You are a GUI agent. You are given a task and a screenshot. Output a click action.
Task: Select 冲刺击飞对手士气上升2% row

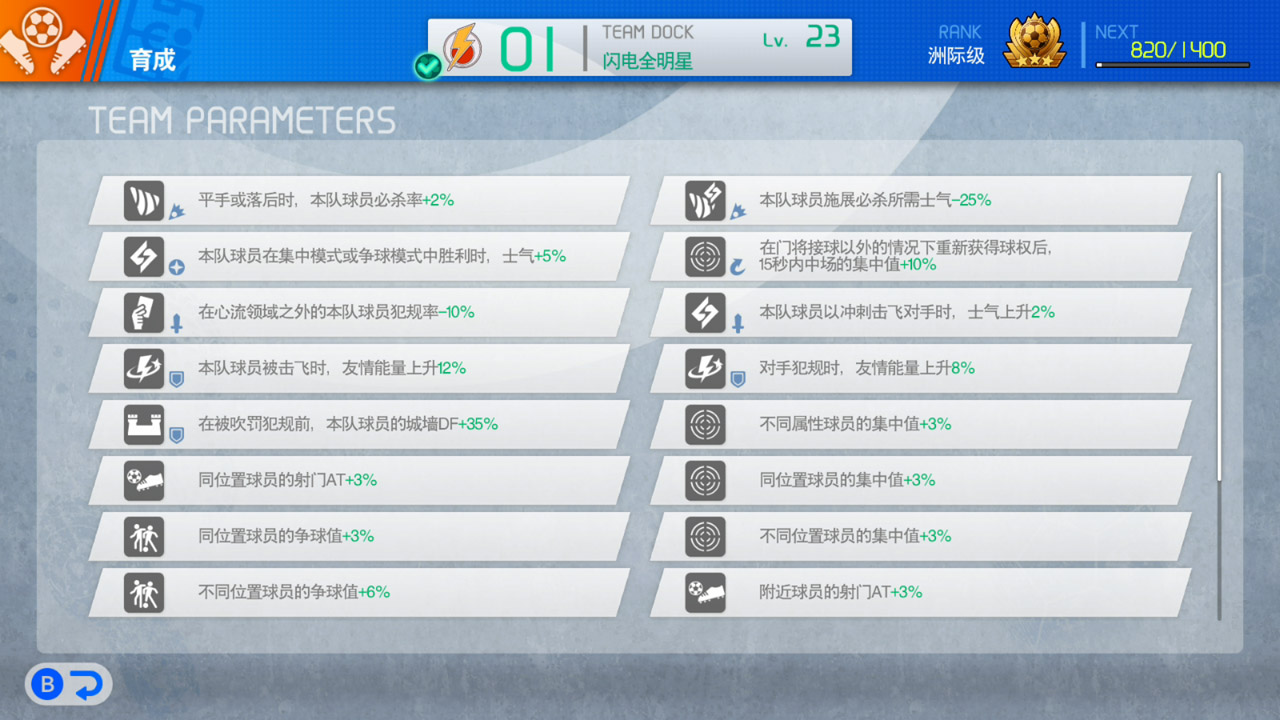pos(920,312)
